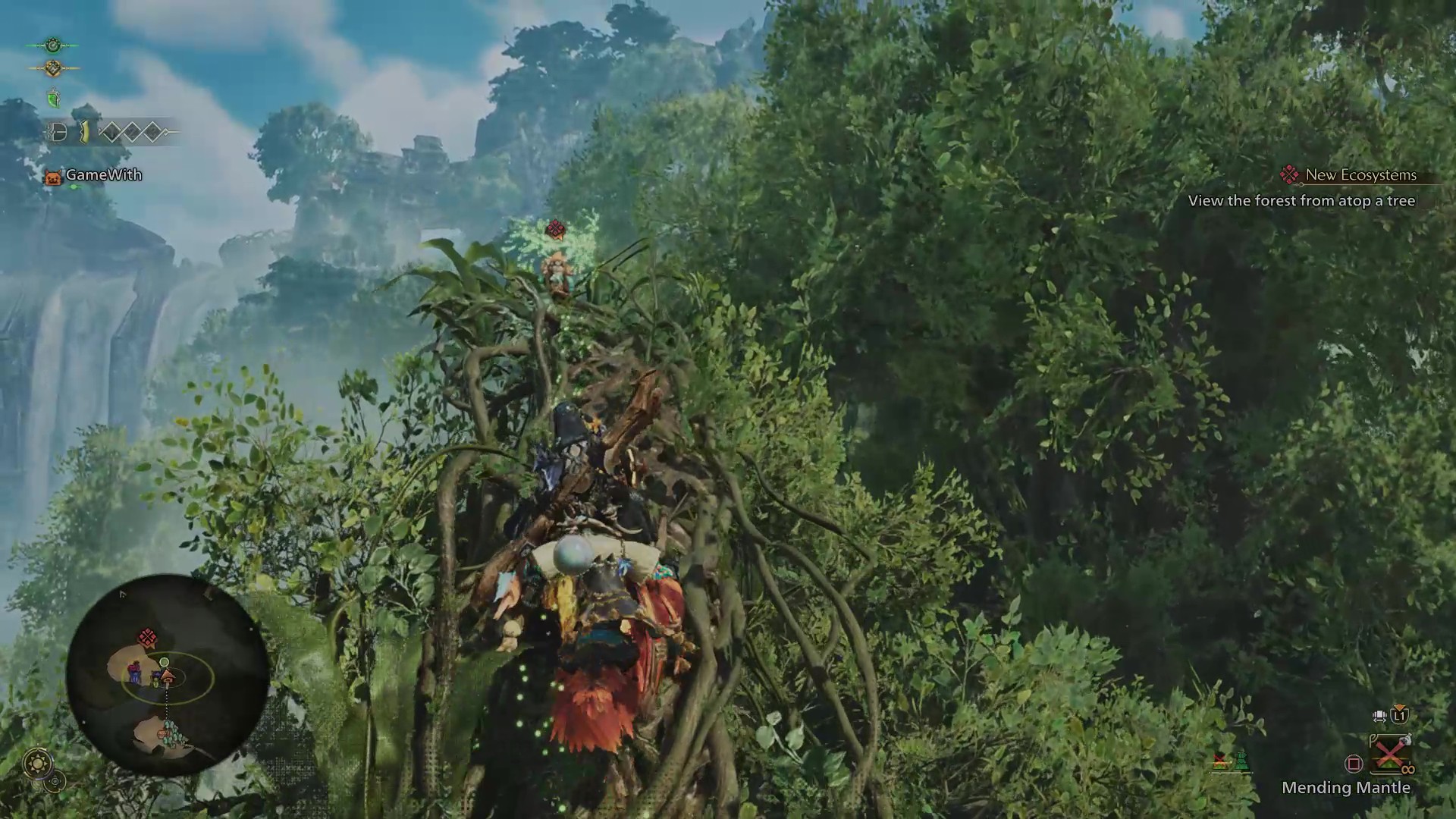Select the GameWith name label
1456x819 pixels.
point(103,175)
